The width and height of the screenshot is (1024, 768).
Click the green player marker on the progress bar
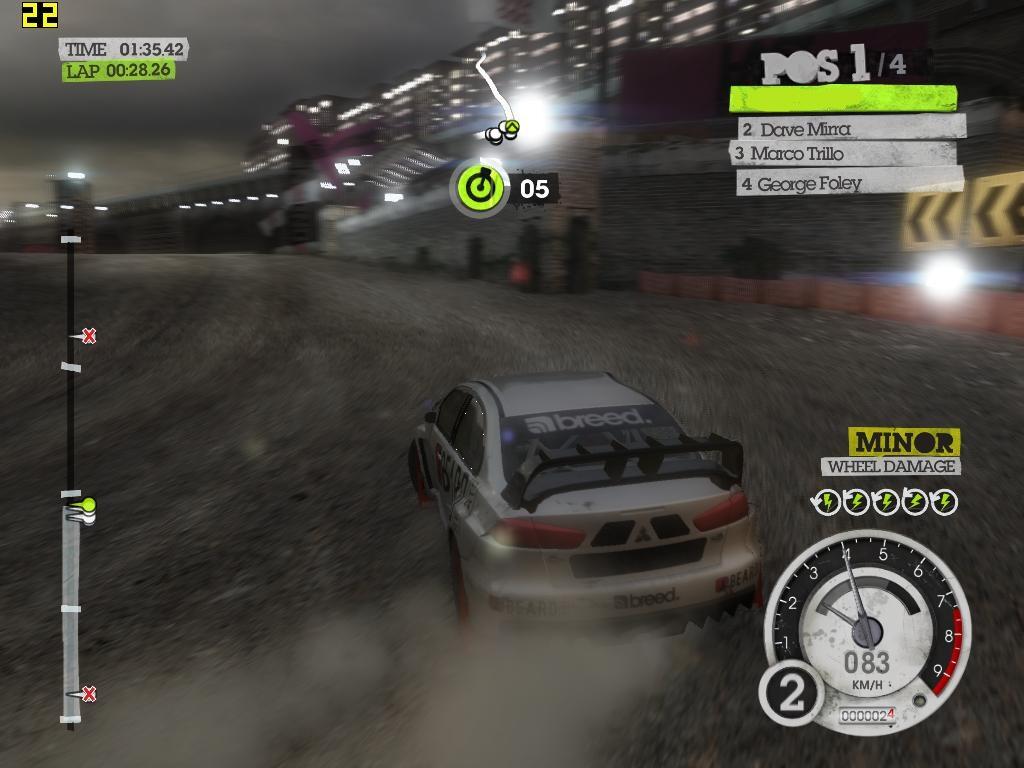click(88, 505)
